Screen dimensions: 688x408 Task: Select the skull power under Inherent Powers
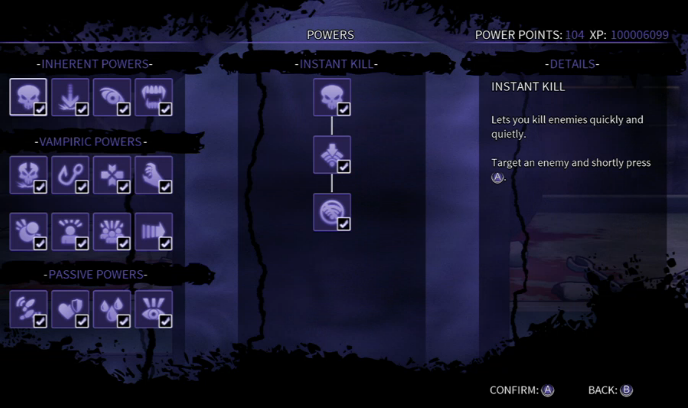click(x=28, y=98)
